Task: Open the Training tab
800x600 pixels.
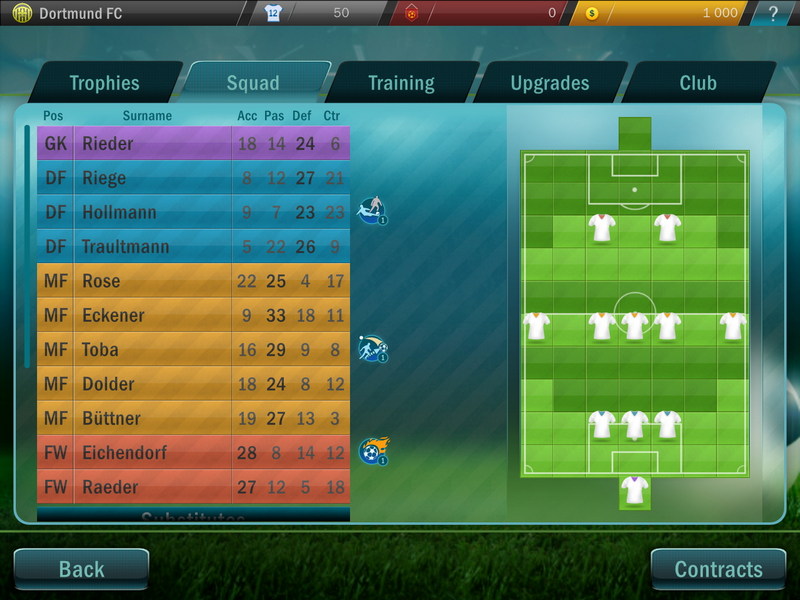Action: click(401, 83)
